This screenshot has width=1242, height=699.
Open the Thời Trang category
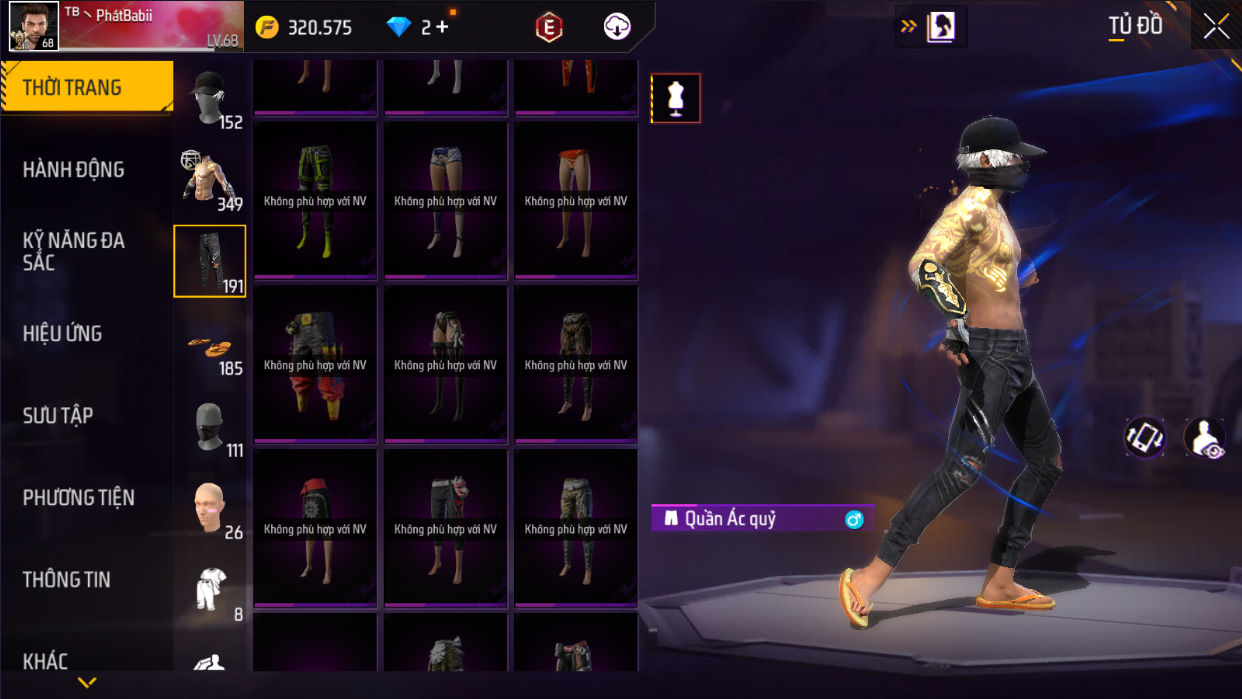coord(86,88)
